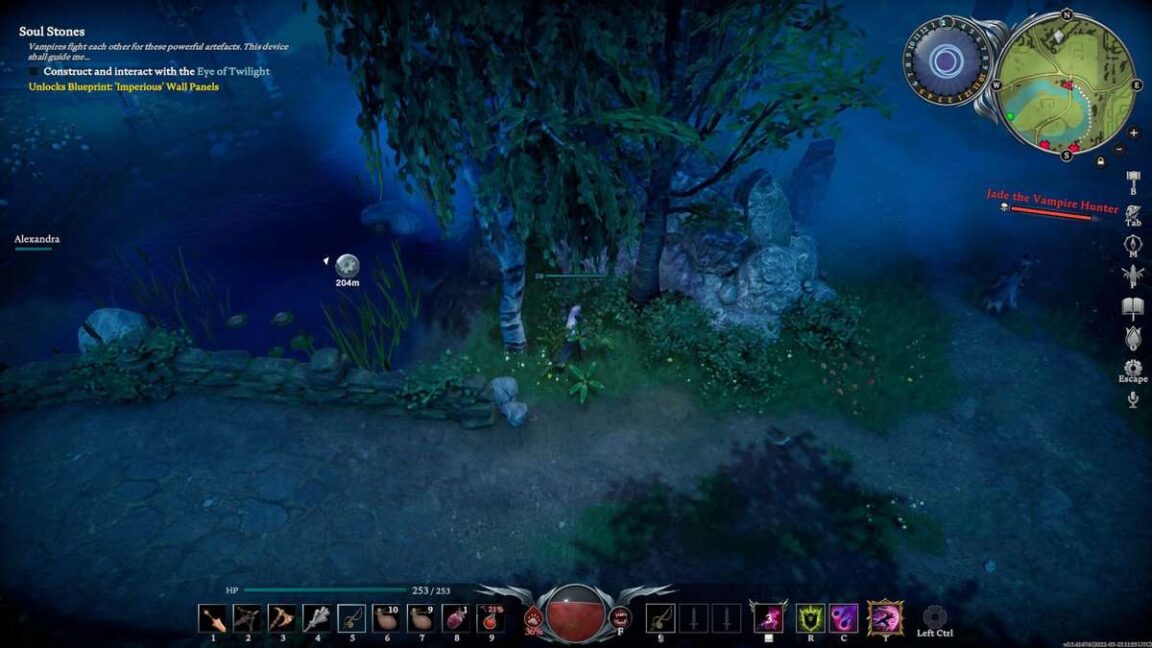This screenshot has height=648, width=1152.
Task: Select the crossbow in hotbar slot 2
Action: [x=247, y=618]
